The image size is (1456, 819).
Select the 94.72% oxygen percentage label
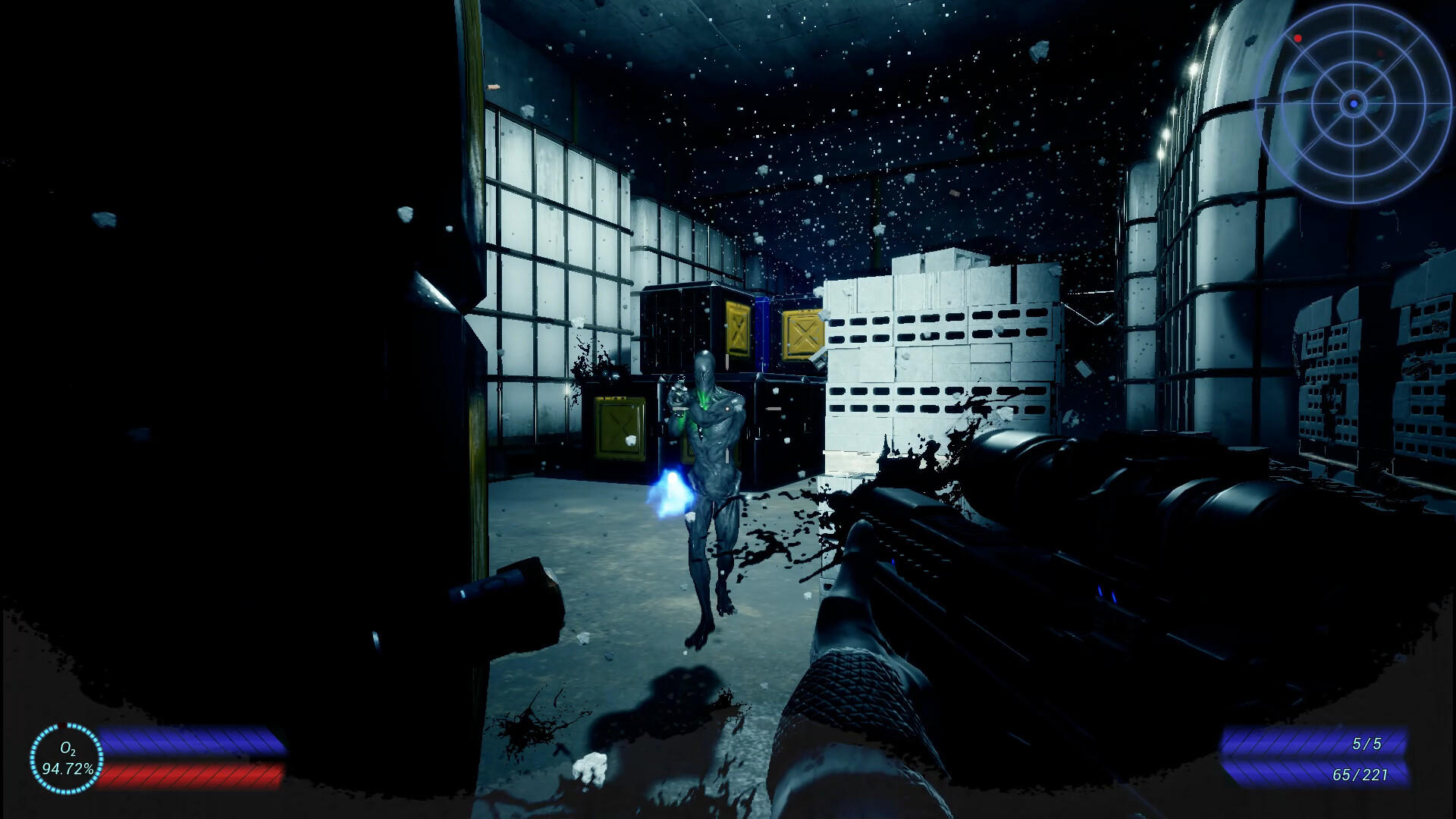[x=70, y=770]
